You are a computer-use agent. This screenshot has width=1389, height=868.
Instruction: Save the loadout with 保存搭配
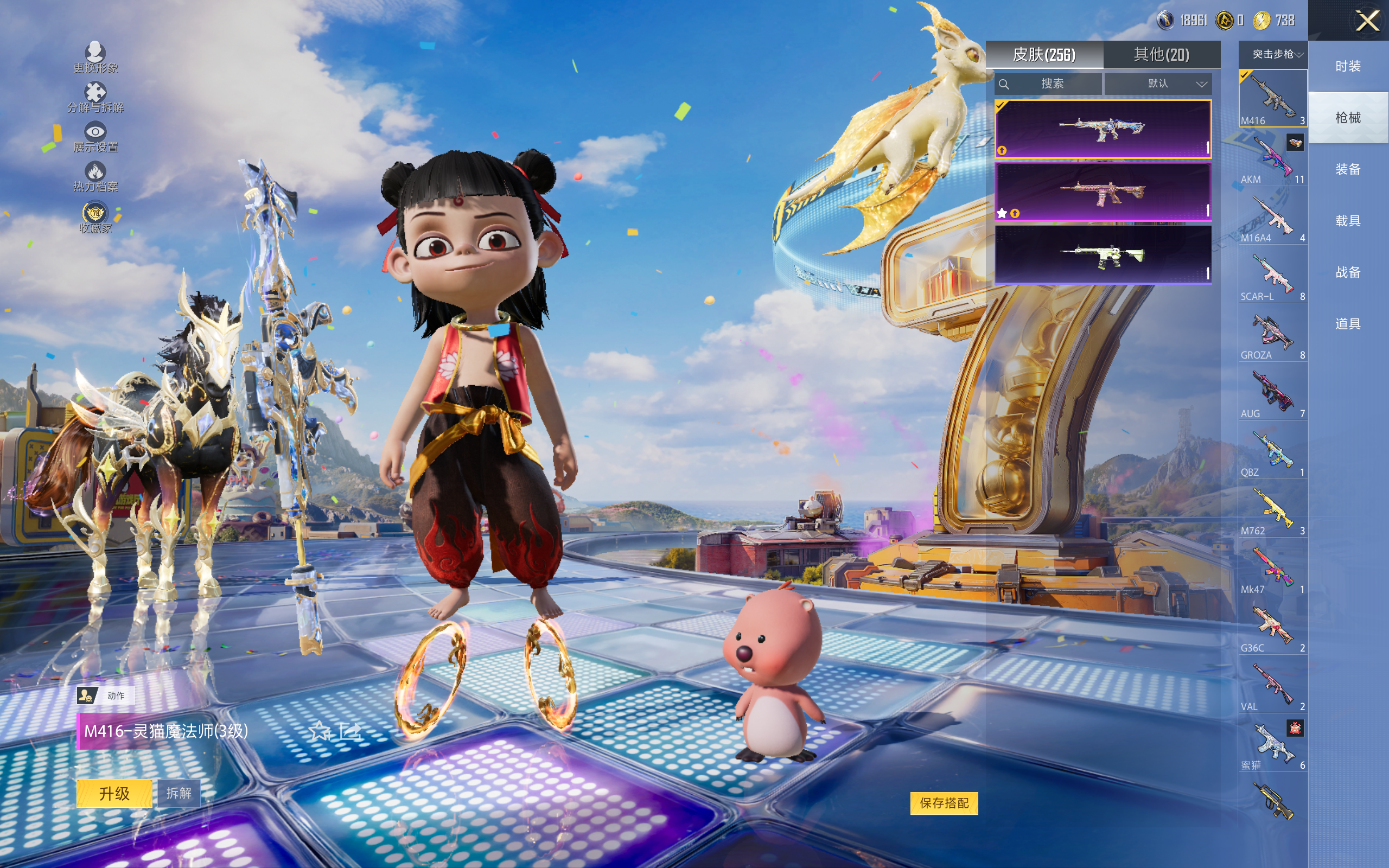click(944, 803)
